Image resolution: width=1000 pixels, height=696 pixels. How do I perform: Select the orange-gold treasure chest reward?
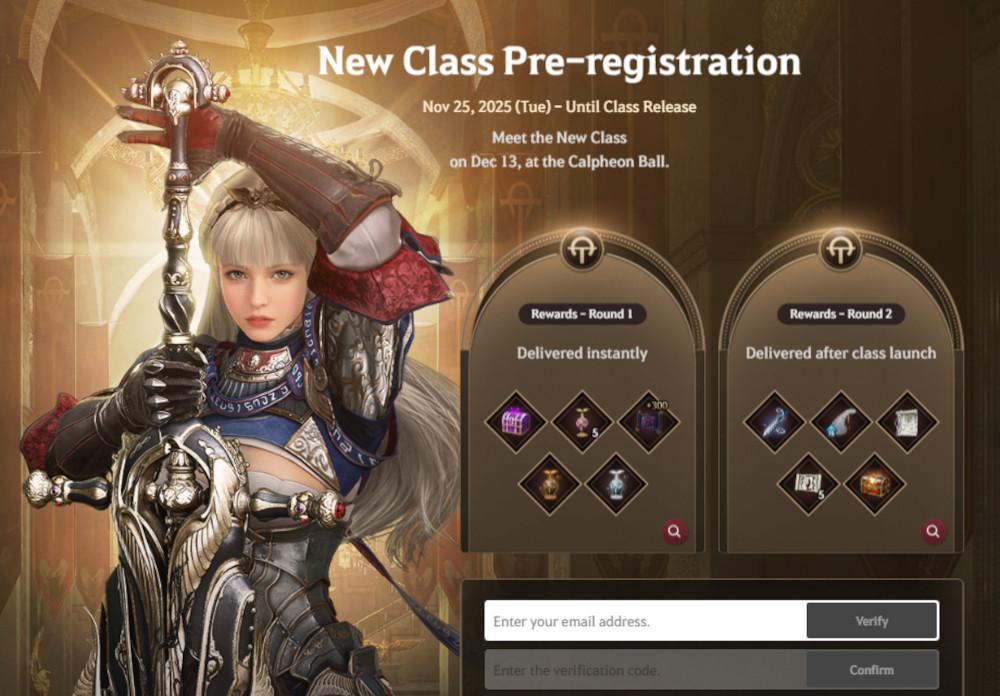[874, 483]
